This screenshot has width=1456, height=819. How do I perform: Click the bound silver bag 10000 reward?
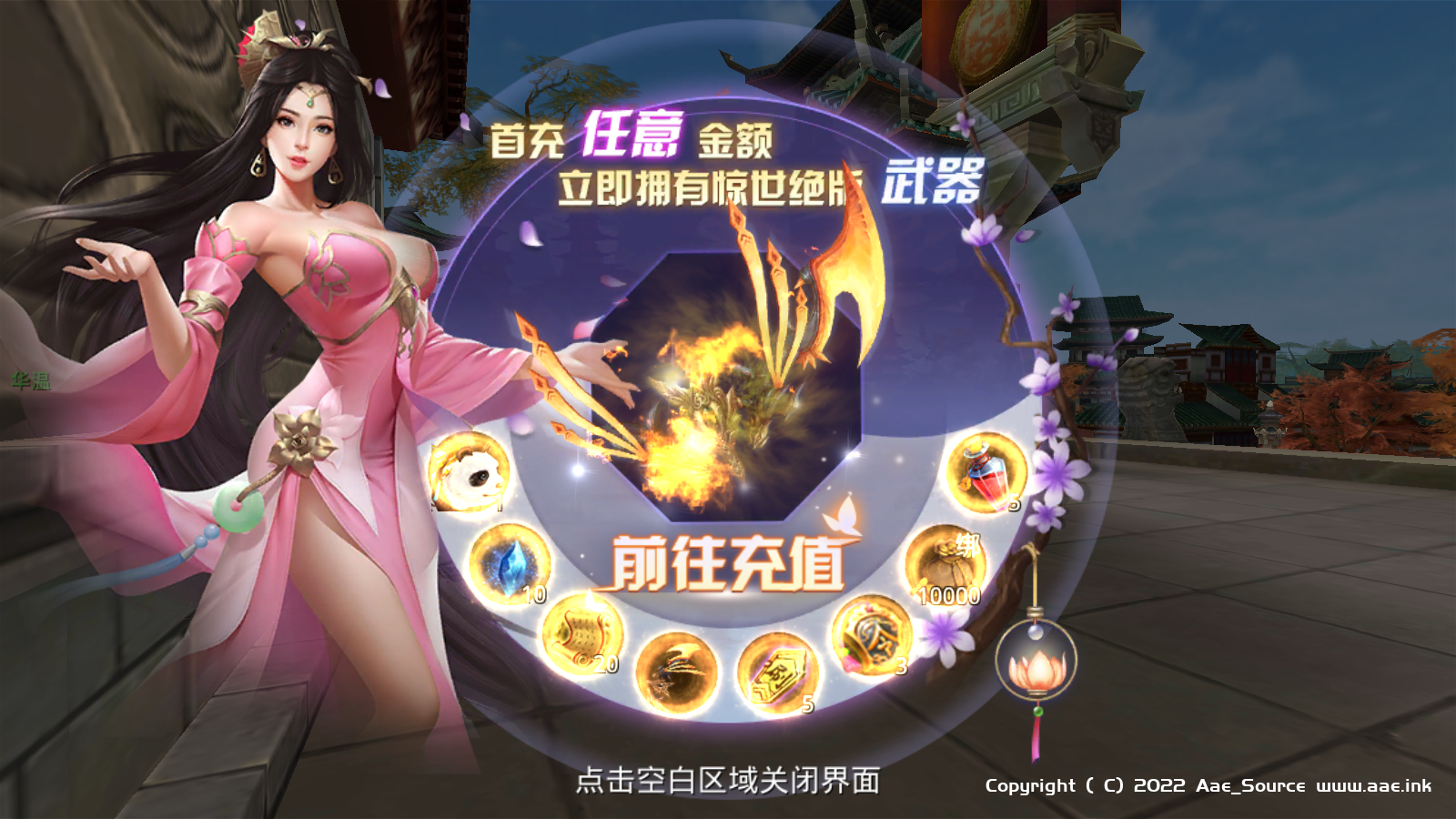tap(945, 566)
